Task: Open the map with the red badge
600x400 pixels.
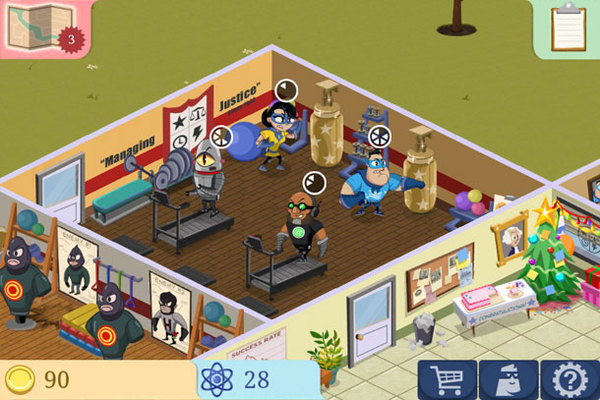Action: [x=42, y=27]
